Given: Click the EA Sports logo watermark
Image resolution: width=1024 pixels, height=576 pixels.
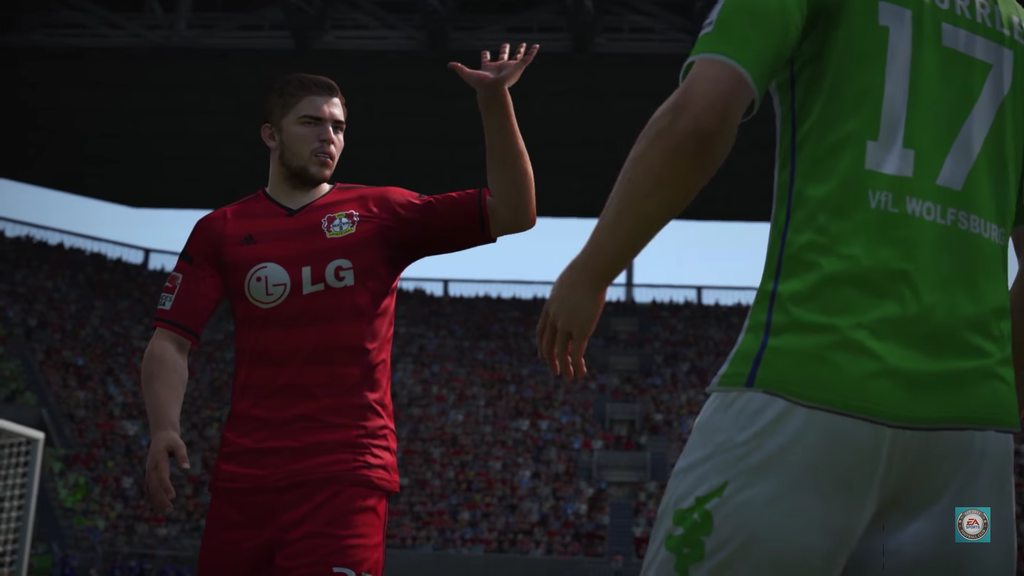Looking at the screenshot, I should point(972,524).
